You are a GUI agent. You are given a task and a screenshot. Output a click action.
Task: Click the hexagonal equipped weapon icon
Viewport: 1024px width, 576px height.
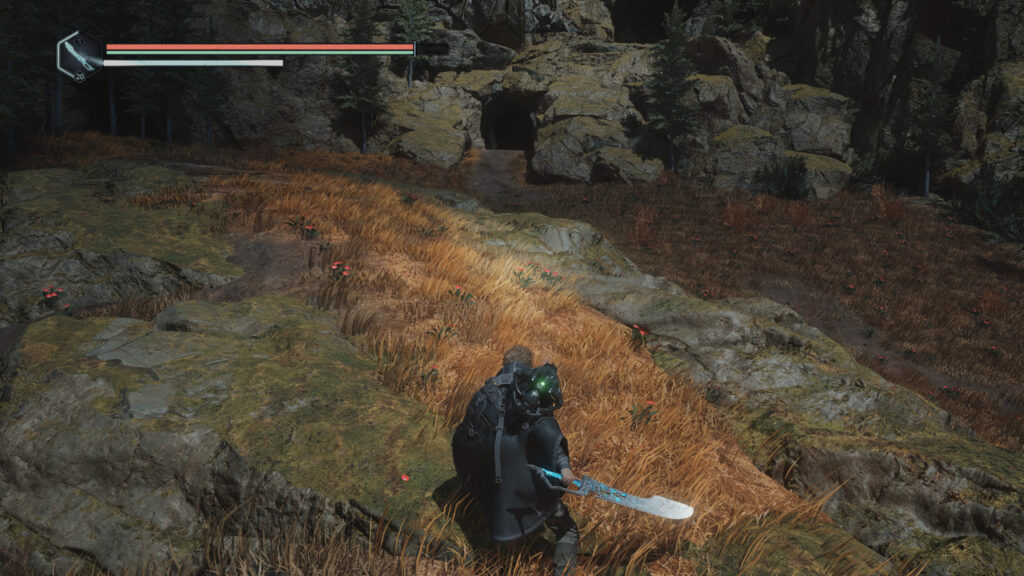pyautogui.click(x=78, y=54)
